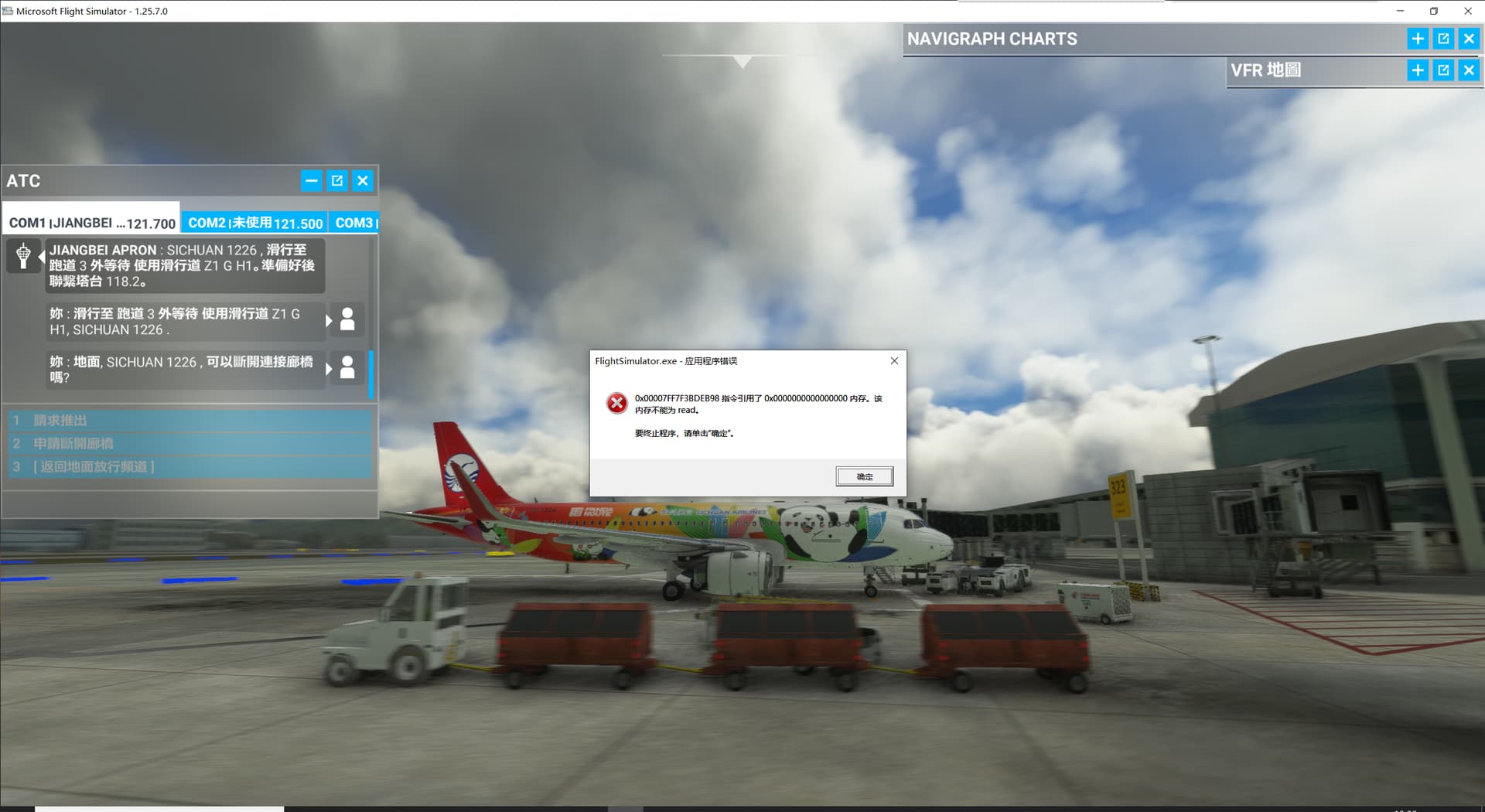
Task: Select ATC option 2 申請斷開廊橋
Action: [189, 443]
